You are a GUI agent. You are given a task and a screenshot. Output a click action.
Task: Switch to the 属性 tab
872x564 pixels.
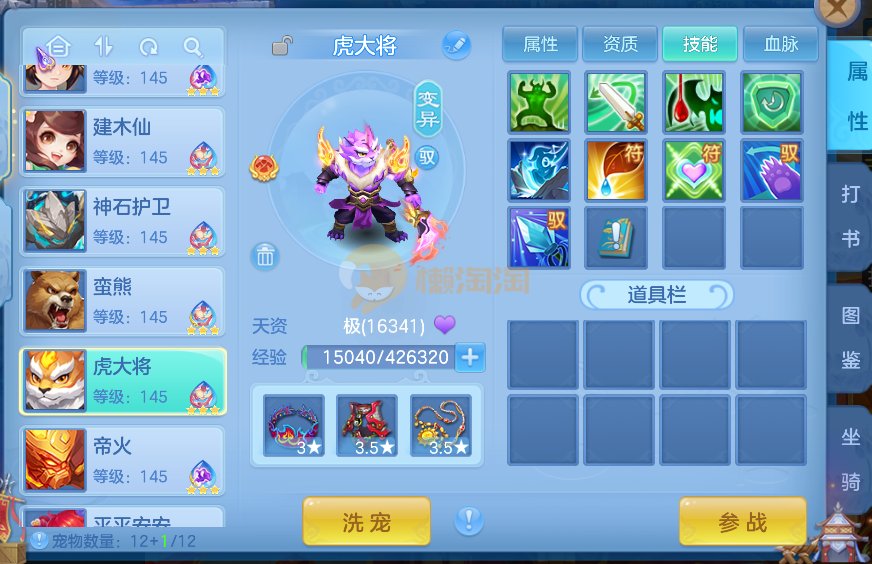coord(541,44)
